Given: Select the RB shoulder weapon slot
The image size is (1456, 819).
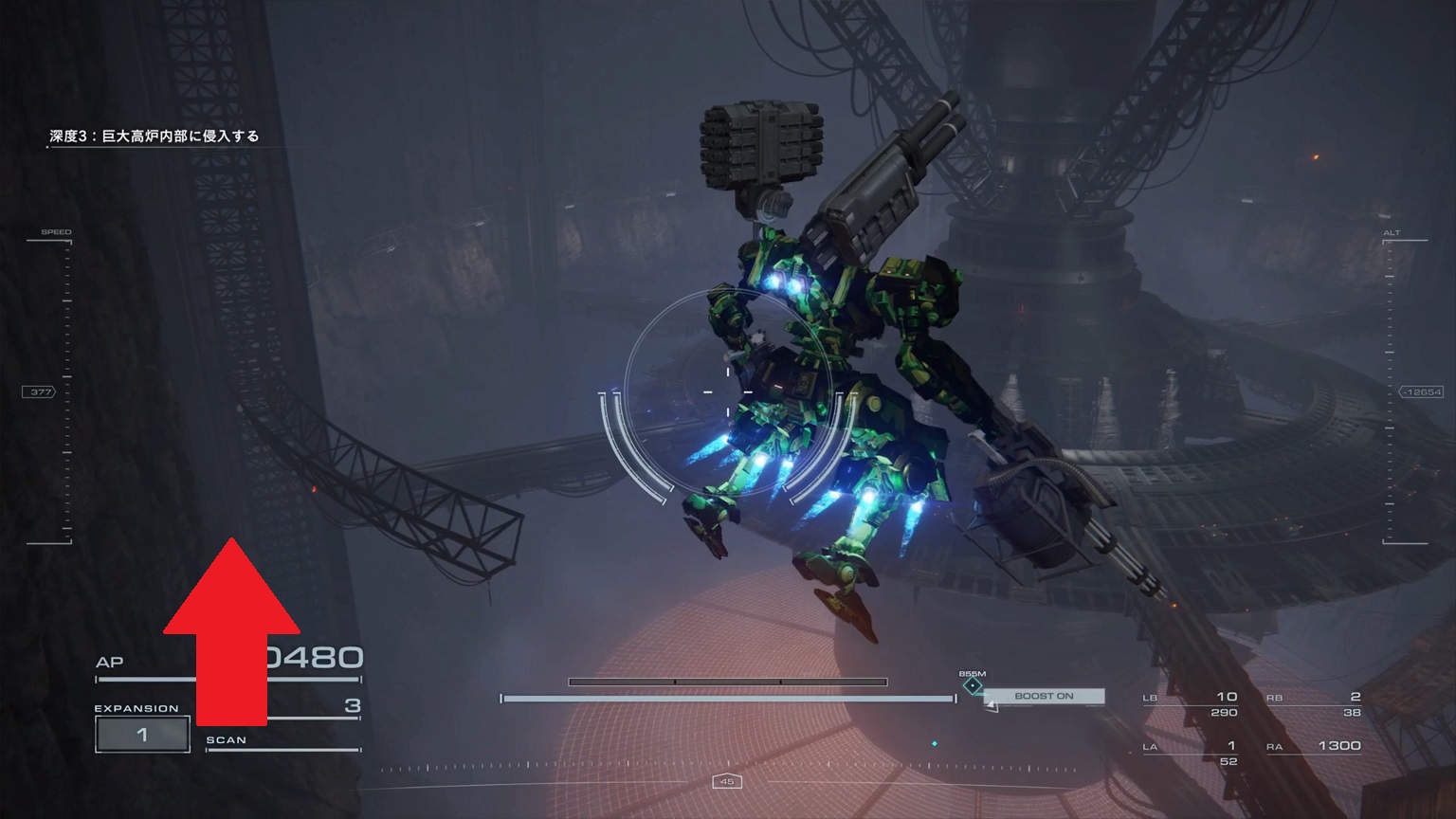Looking at the screenshot, I should pos(1314,703).
